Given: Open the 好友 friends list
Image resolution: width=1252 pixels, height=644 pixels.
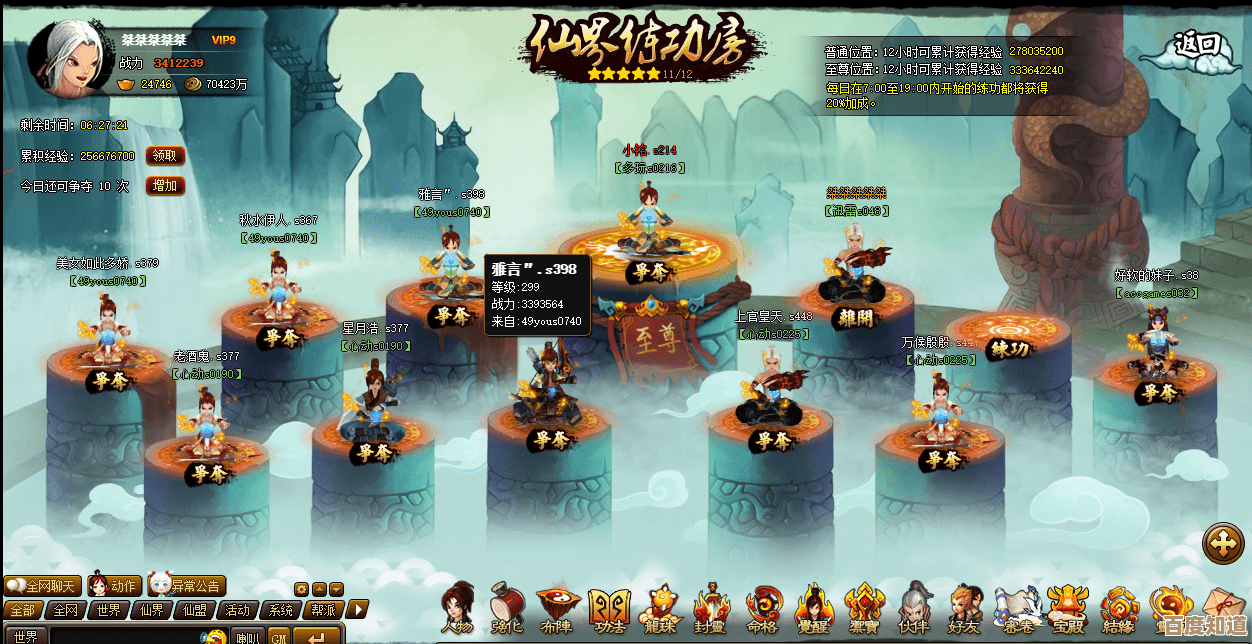Looking at the screenshot, I should pos(965,608).
